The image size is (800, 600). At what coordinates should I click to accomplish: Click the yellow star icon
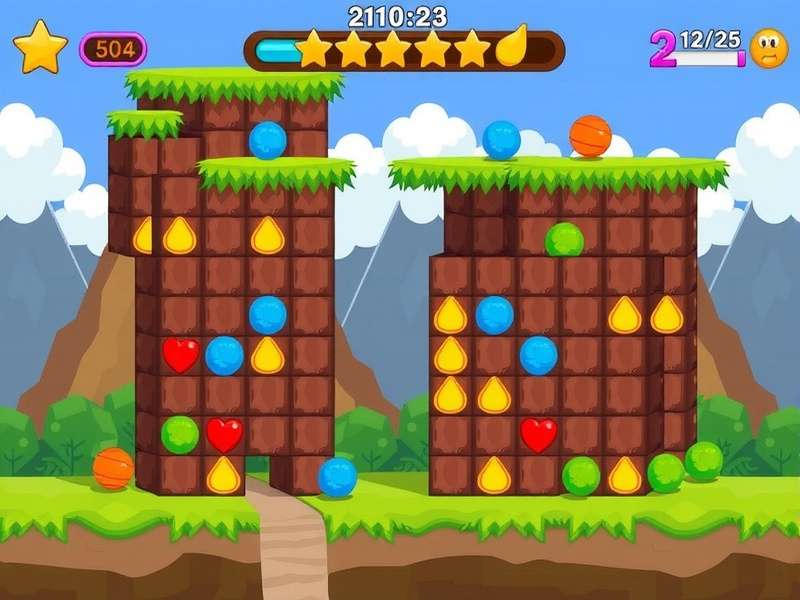click(x=40, y=48)
